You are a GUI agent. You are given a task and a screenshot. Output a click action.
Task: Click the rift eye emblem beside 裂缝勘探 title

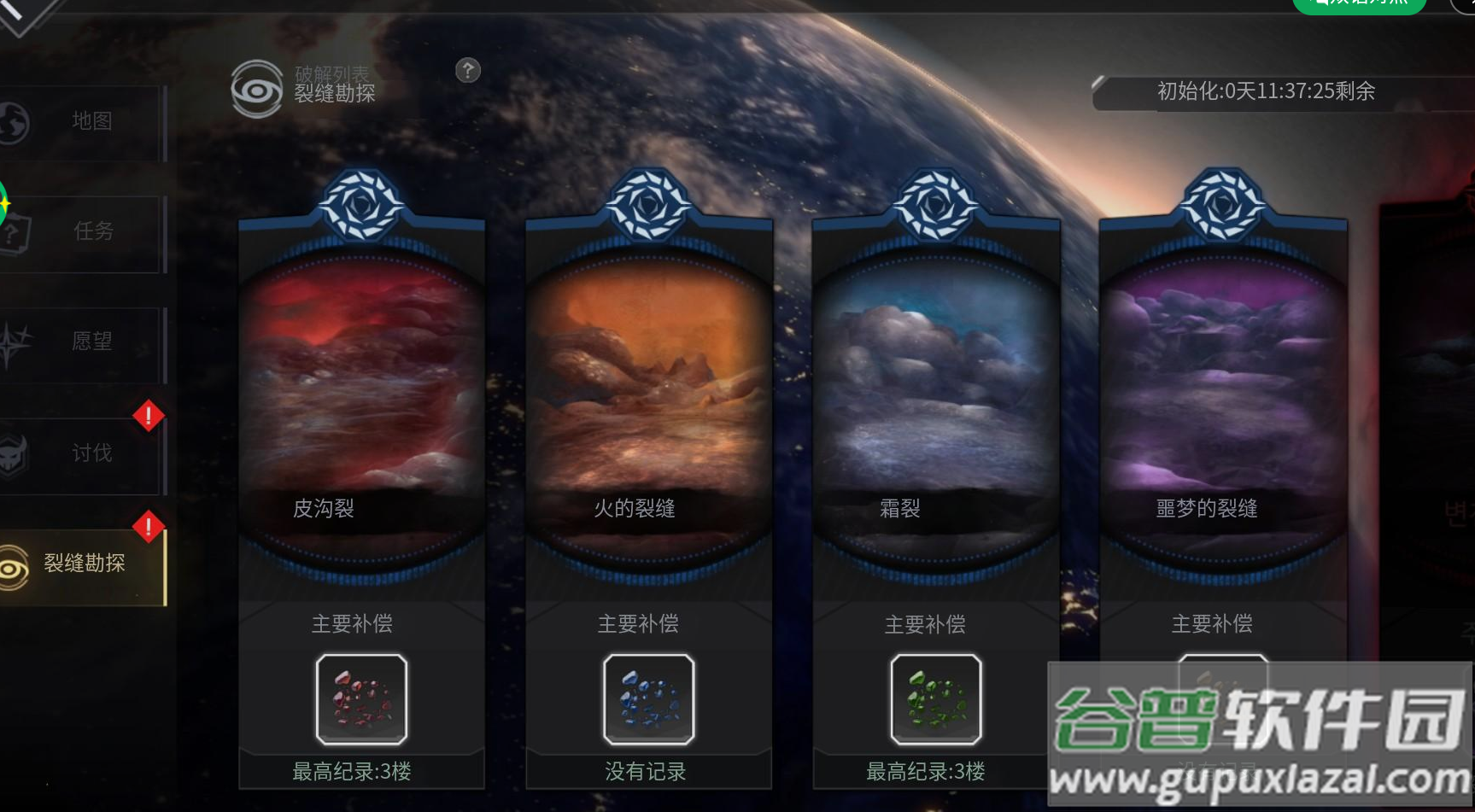pos(255,85)
